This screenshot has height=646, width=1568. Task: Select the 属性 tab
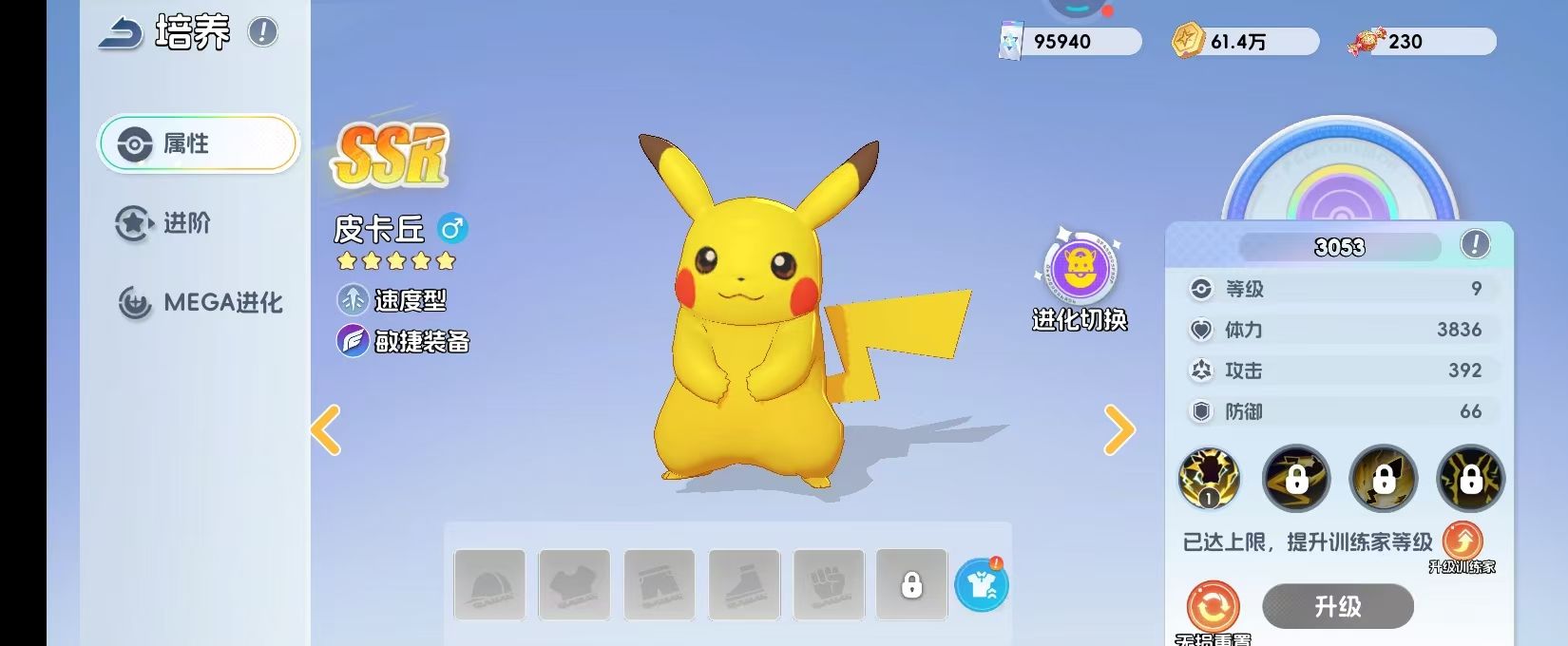(199, 143)
